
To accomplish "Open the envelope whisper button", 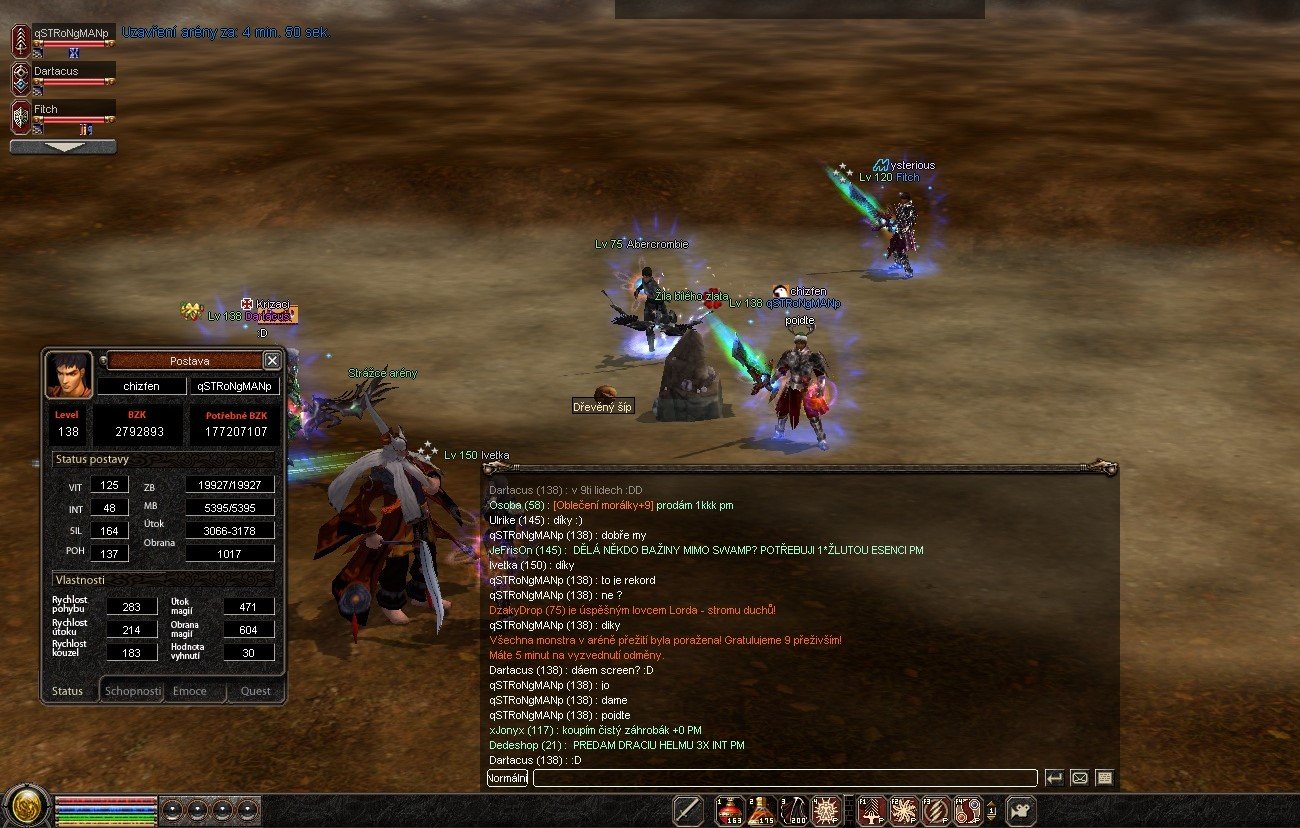I will [x=1079, y=777].
